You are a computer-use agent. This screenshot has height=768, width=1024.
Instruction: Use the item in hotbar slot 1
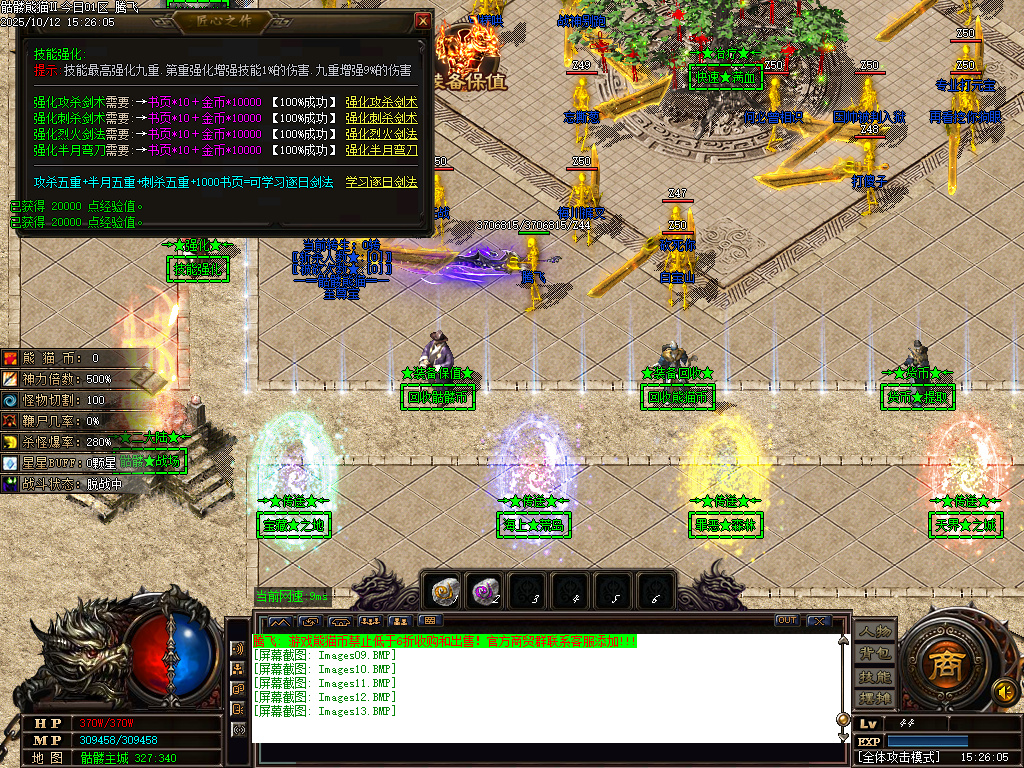[x=442, y=592]
